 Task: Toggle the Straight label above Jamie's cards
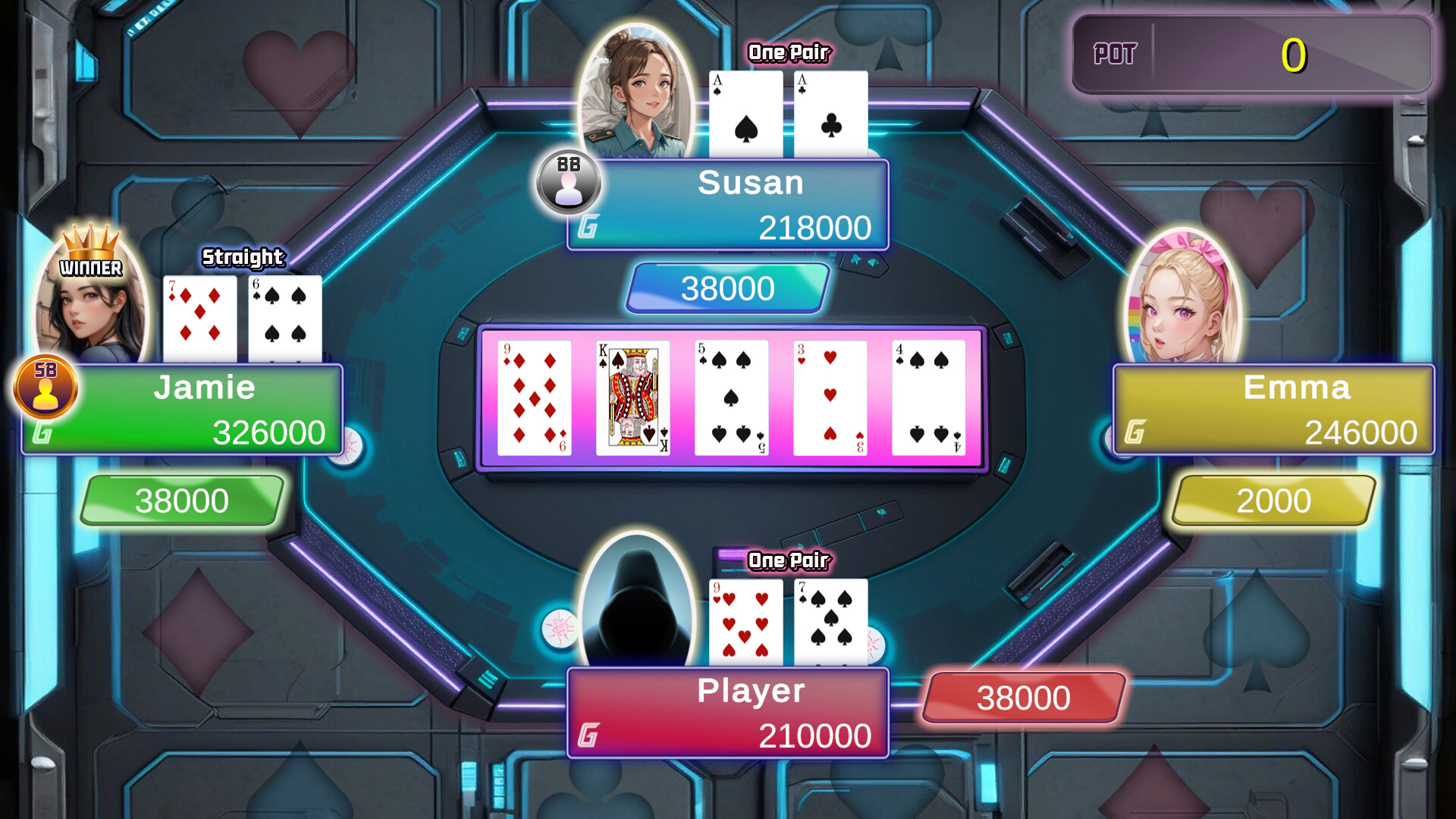(x=242, y=258)
